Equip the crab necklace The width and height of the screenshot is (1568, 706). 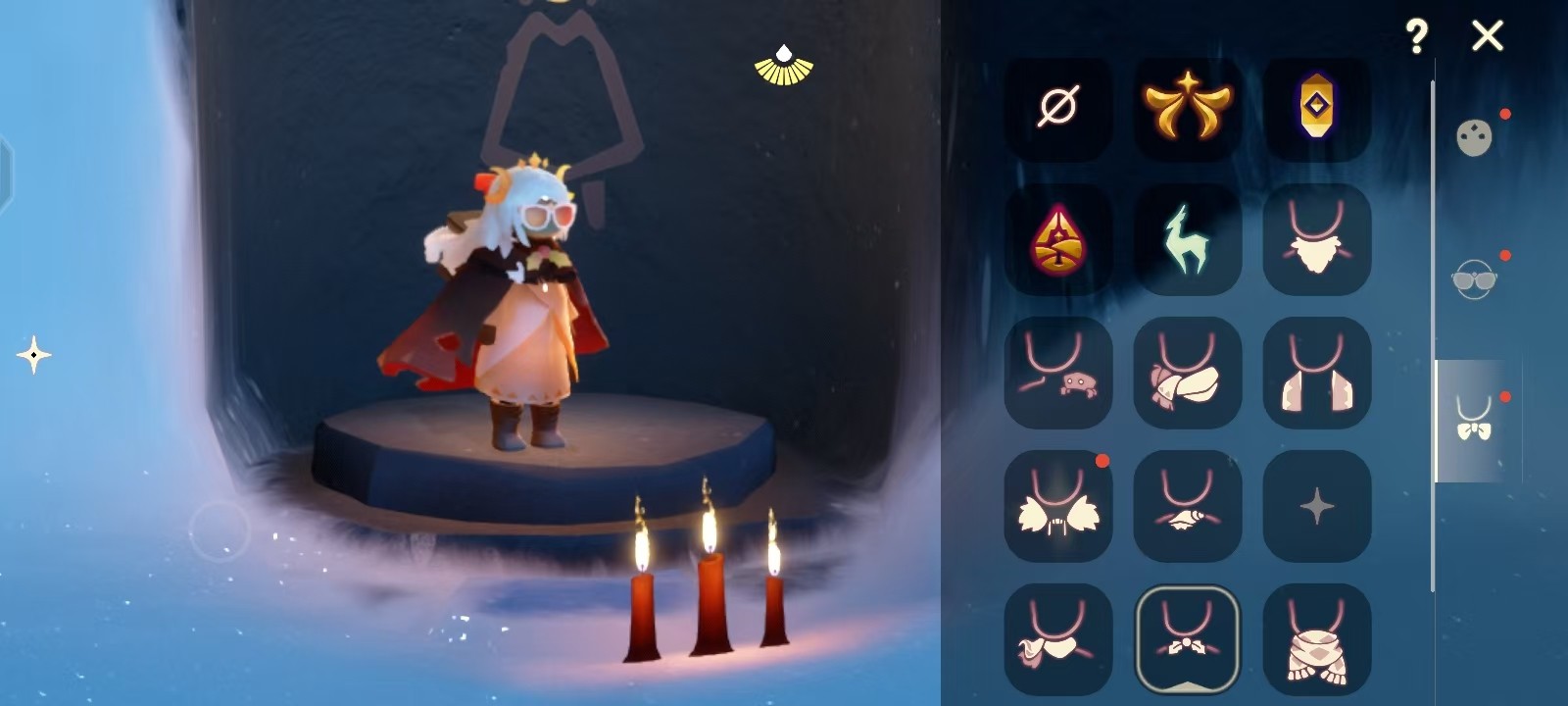(x=1058, y=374)
